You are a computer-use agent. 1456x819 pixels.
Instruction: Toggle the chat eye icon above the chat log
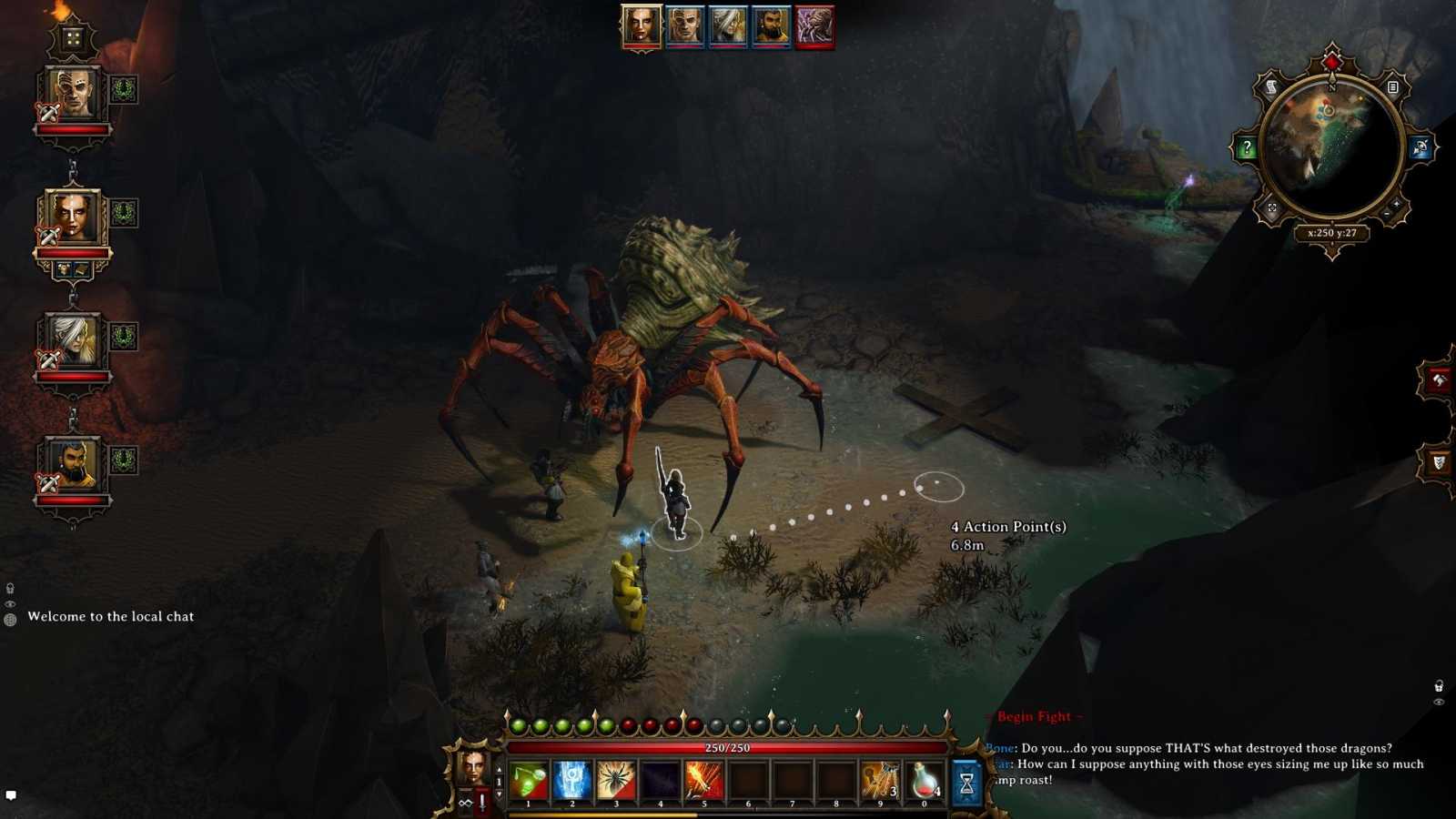coord(9,604)
